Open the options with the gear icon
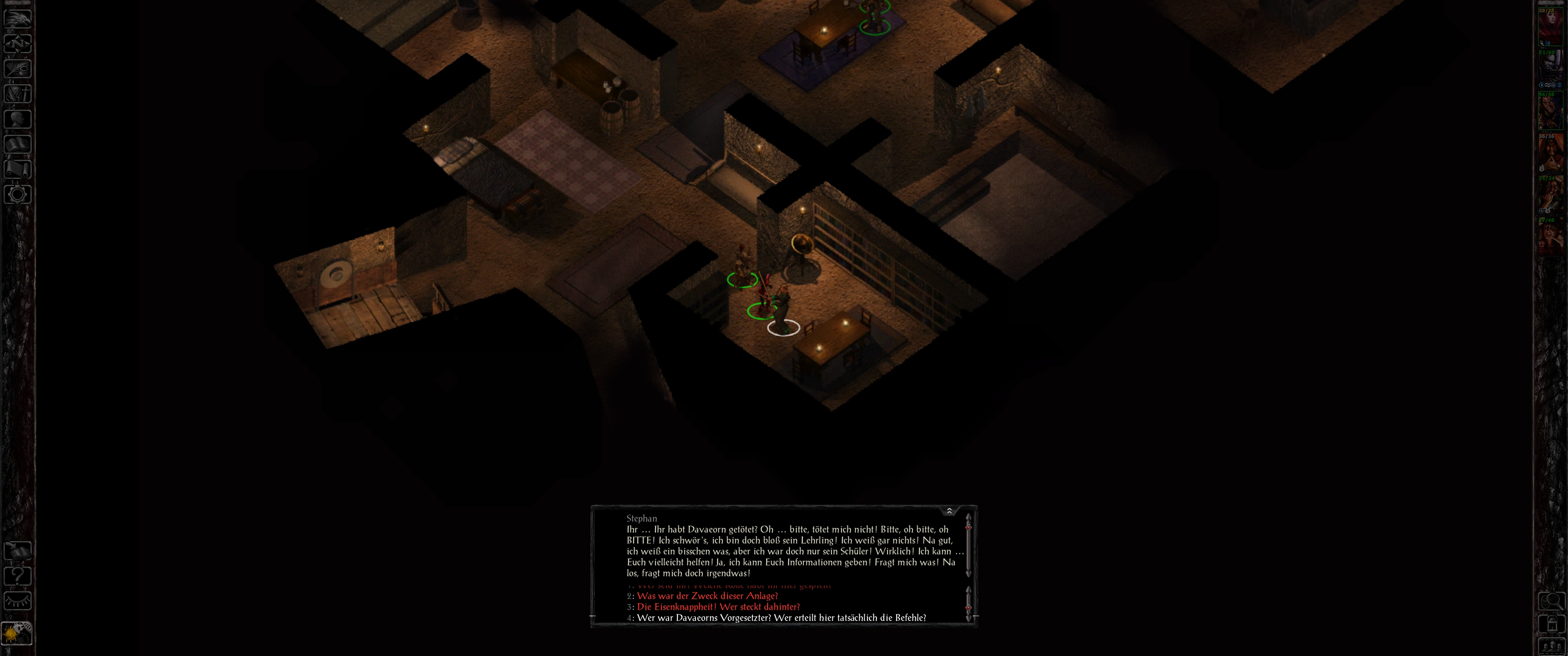Image resolution: width=1568 pixels, height=656 pixels. tap(18, 195)
